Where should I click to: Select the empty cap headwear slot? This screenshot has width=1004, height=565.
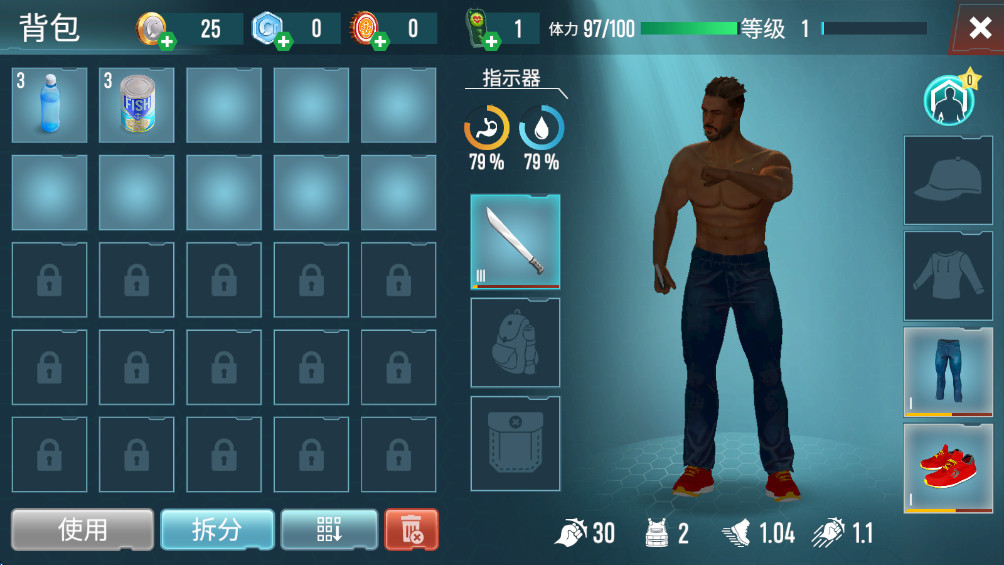(948, 180)
